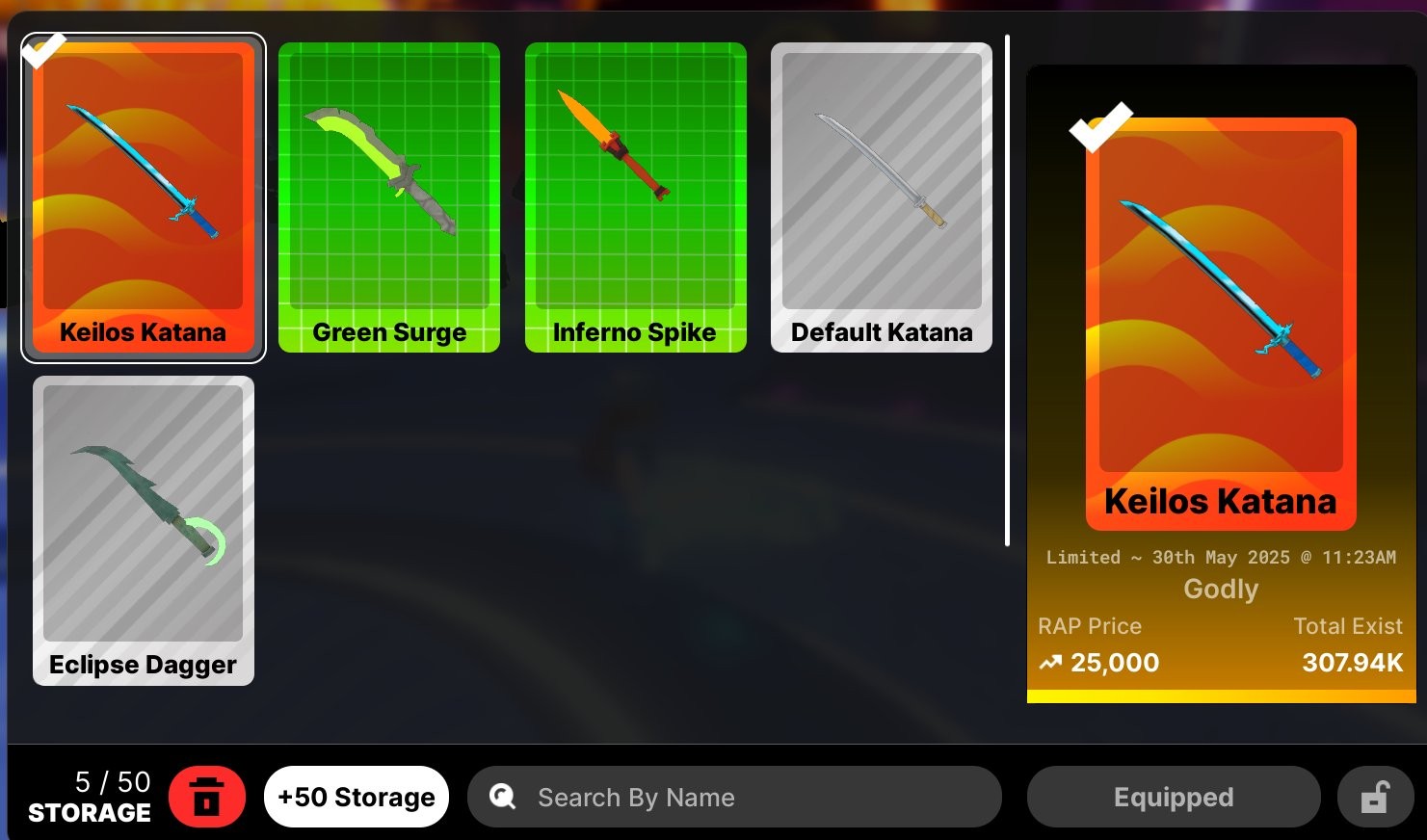
Task: Click the Total Exist 307.94K value
Action: [1353, 662]
